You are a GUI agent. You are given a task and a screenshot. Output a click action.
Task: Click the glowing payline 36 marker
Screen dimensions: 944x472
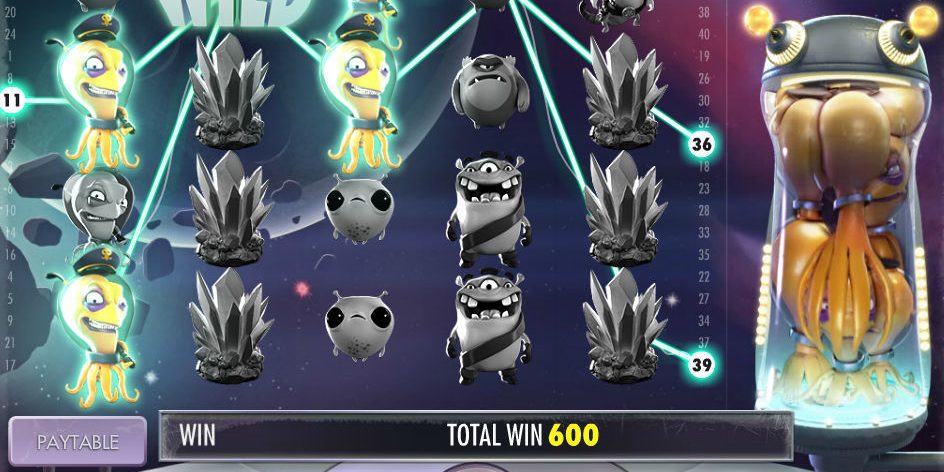[x=702, y=145]
